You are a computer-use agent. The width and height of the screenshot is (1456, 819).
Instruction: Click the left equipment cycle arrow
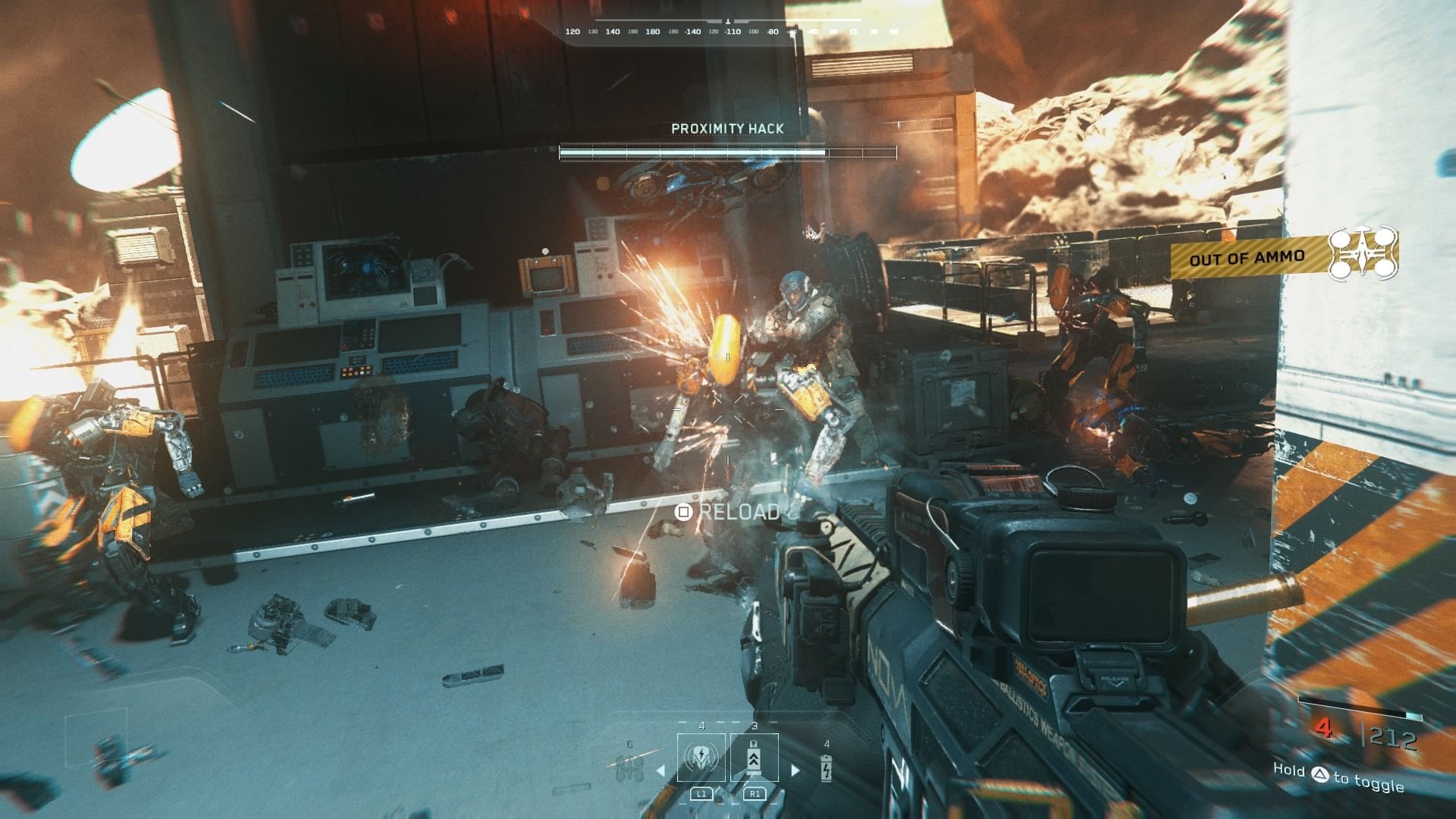click(x=661, y=770)
